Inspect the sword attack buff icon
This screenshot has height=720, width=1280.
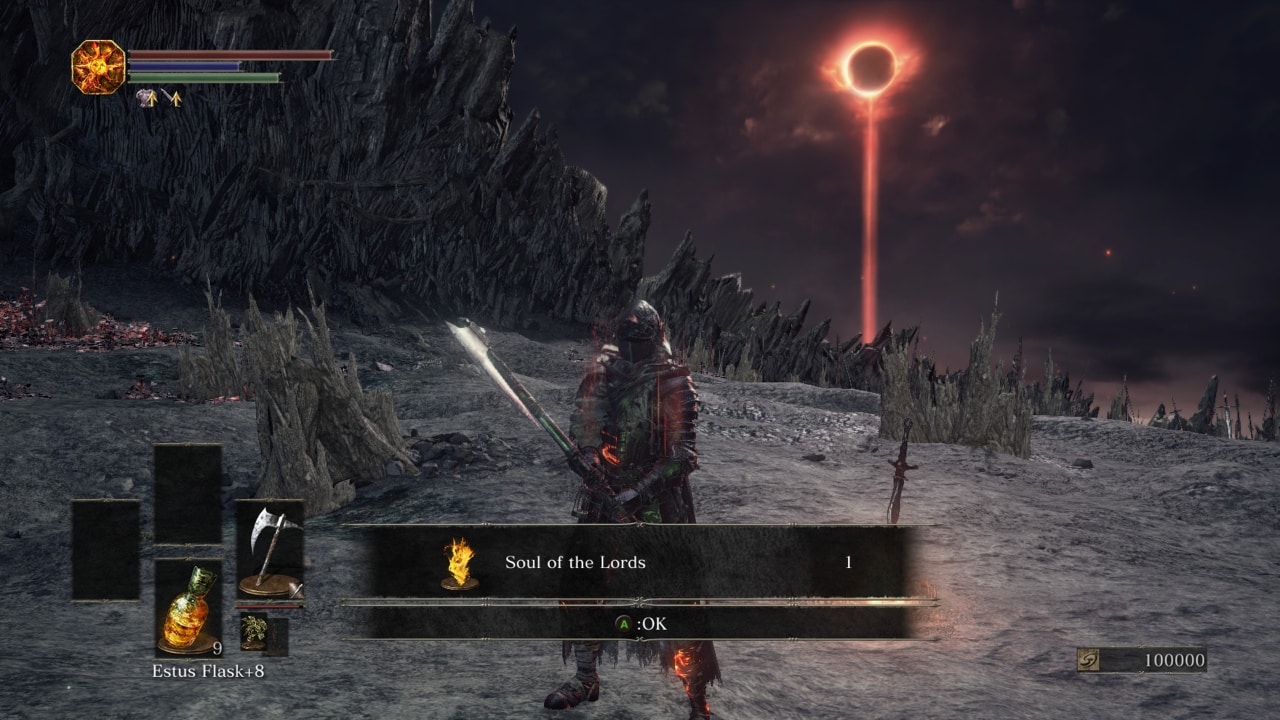point(172,98)
